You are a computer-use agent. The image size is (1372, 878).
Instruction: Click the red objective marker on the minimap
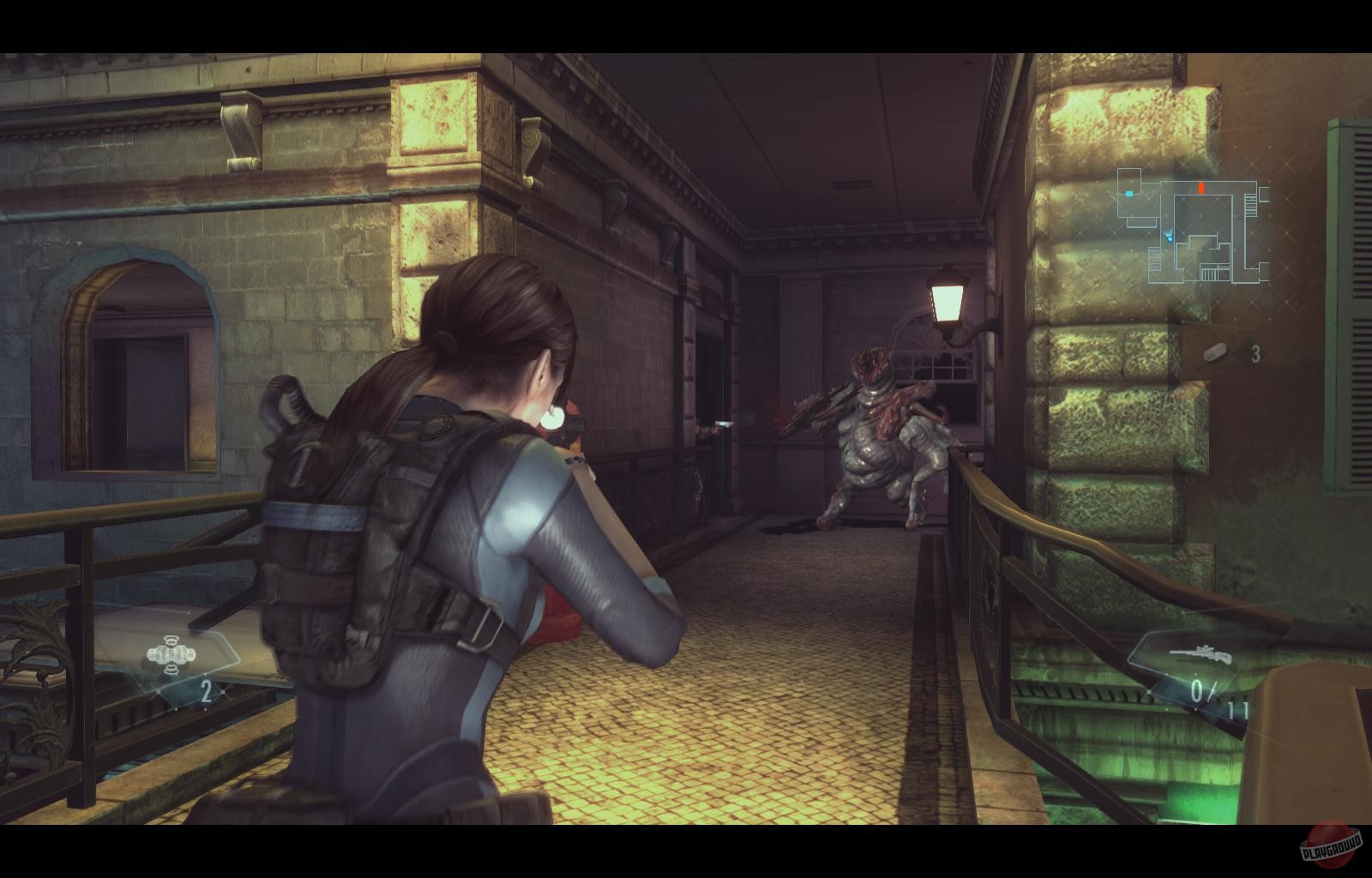point(1201,187)
